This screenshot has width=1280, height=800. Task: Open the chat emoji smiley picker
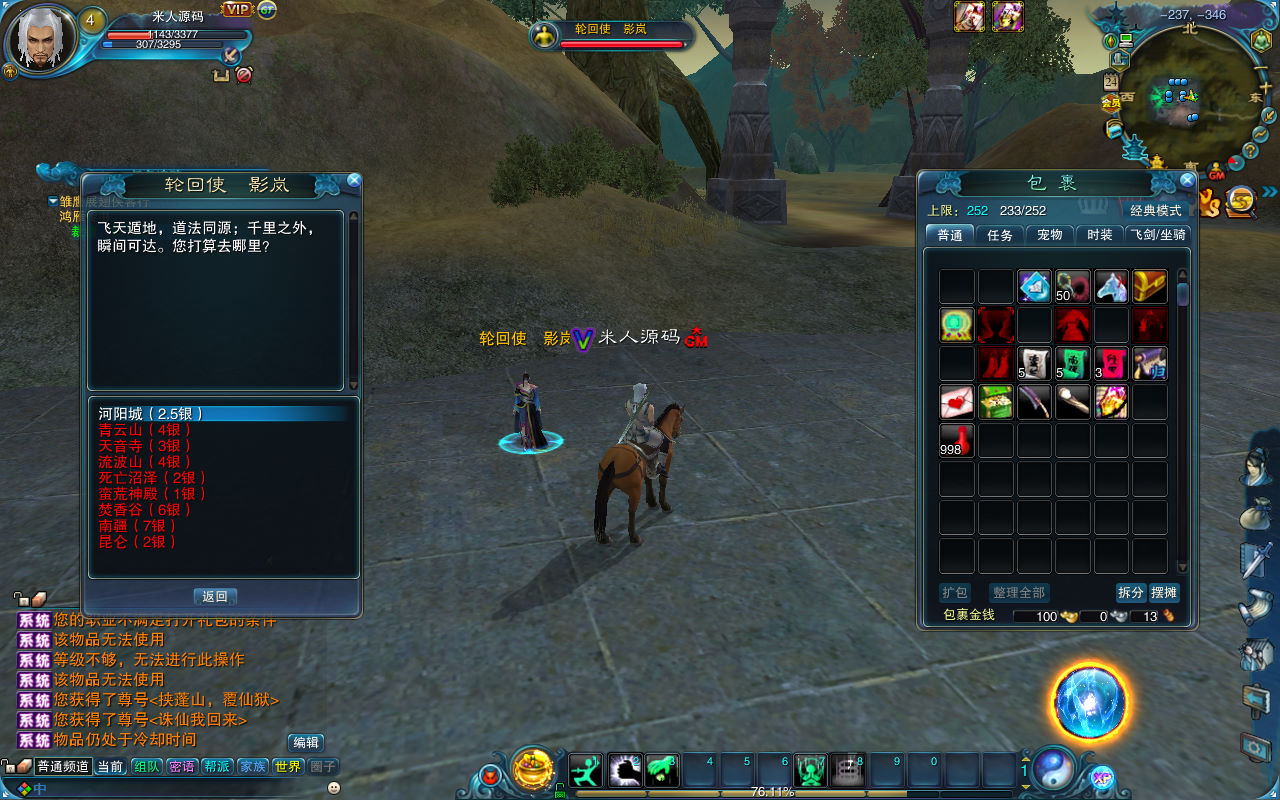334,788
